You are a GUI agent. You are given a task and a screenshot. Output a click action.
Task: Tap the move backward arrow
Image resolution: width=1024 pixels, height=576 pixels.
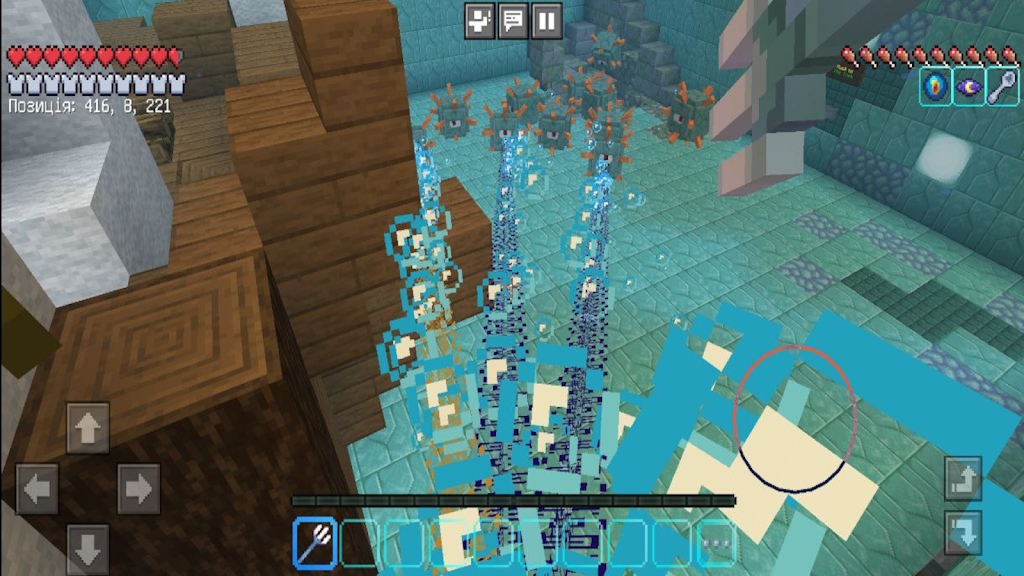click(x=88, y=548)
